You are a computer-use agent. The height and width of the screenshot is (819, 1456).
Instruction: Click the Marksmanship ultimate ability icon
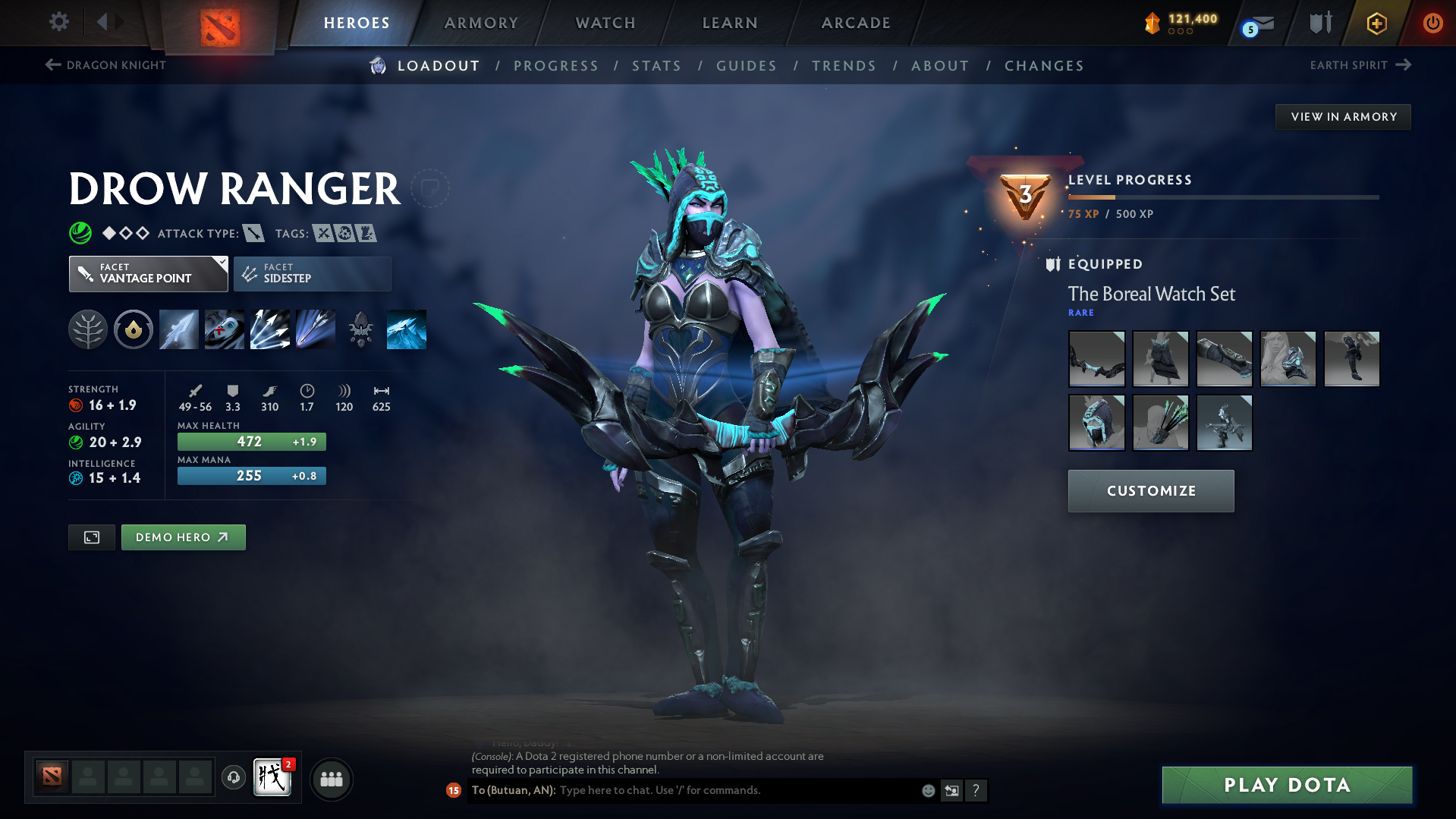click(316, 329)
